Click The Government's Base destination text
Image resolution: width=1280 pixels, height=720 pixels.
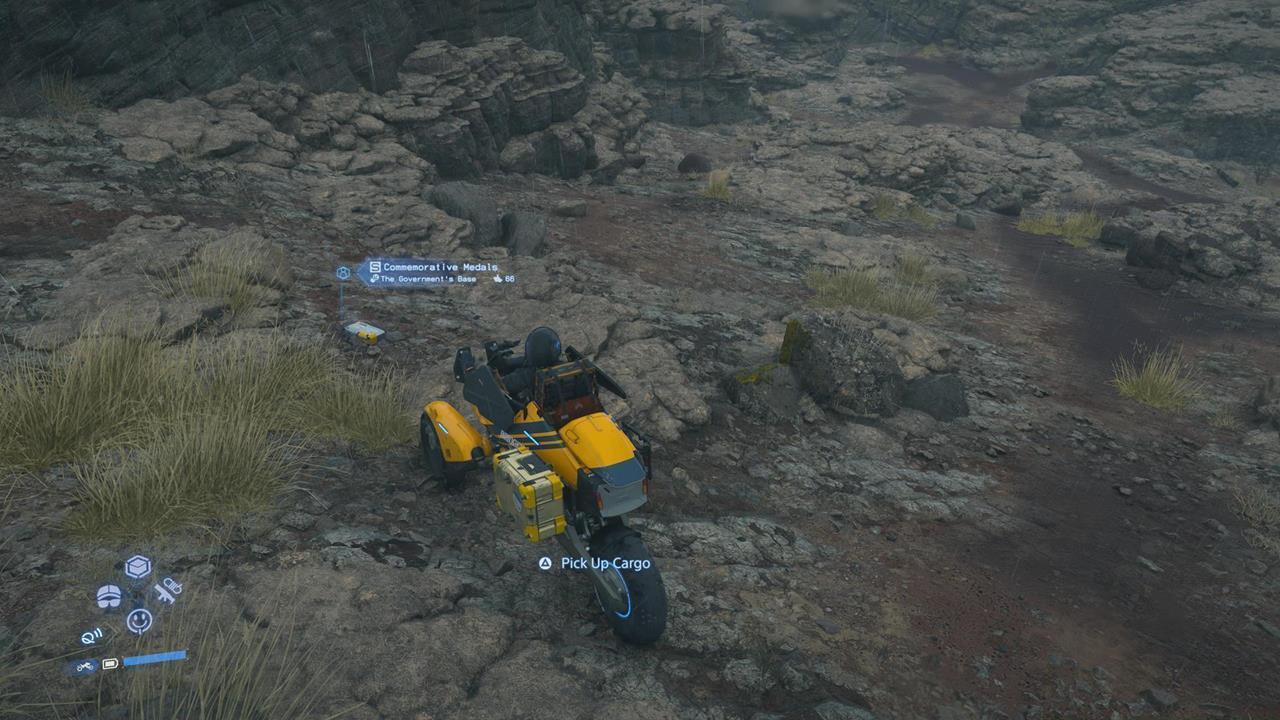(429, 279)
